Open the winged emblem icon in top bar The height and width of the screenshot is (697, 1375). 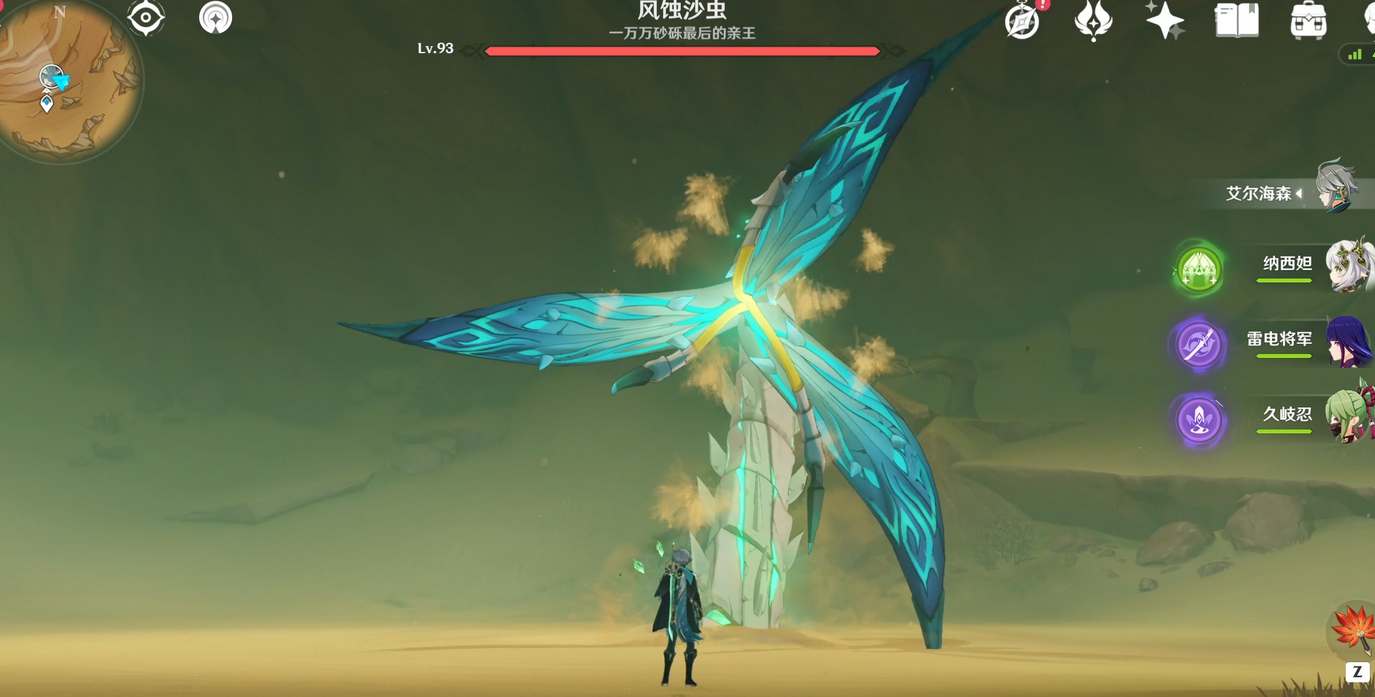coord(1093,20)
